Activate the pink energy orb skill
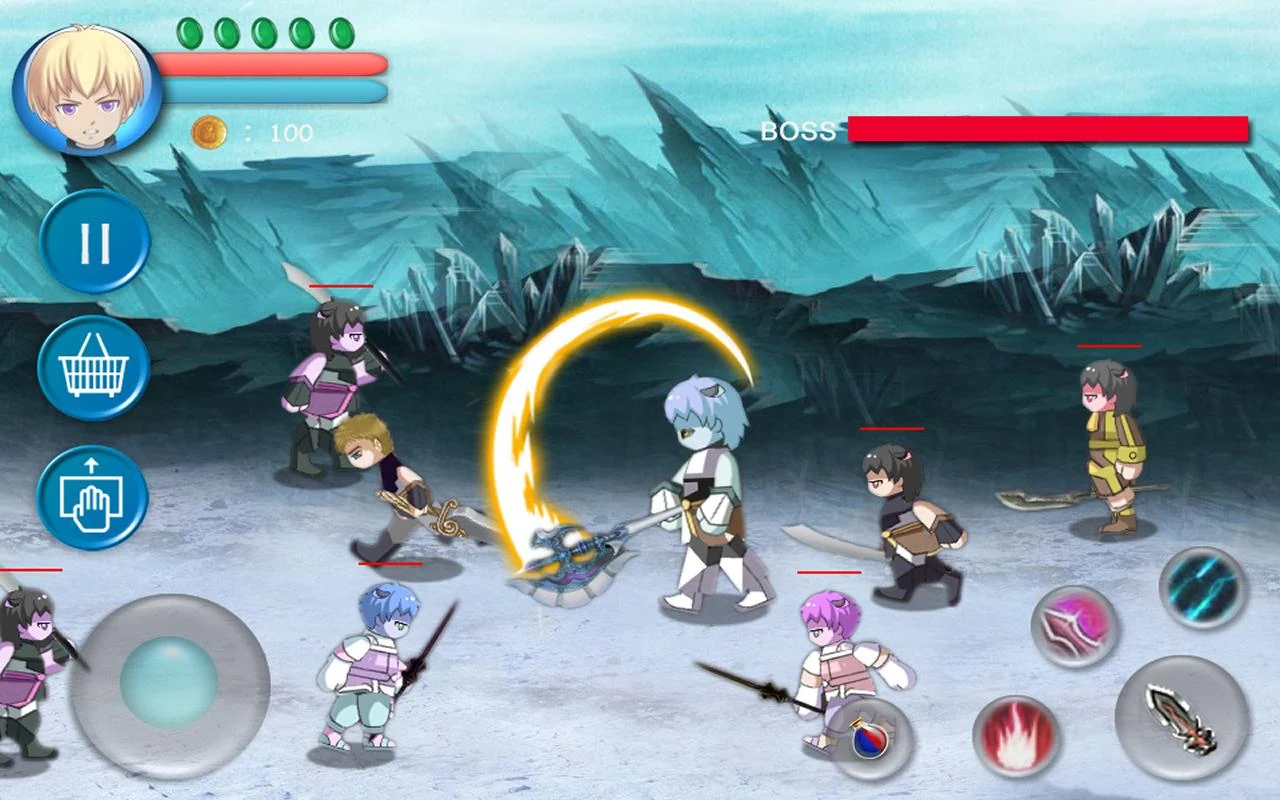This screenshot has height=800, width=1280. pyautogui.click(x=1072, y=630)
